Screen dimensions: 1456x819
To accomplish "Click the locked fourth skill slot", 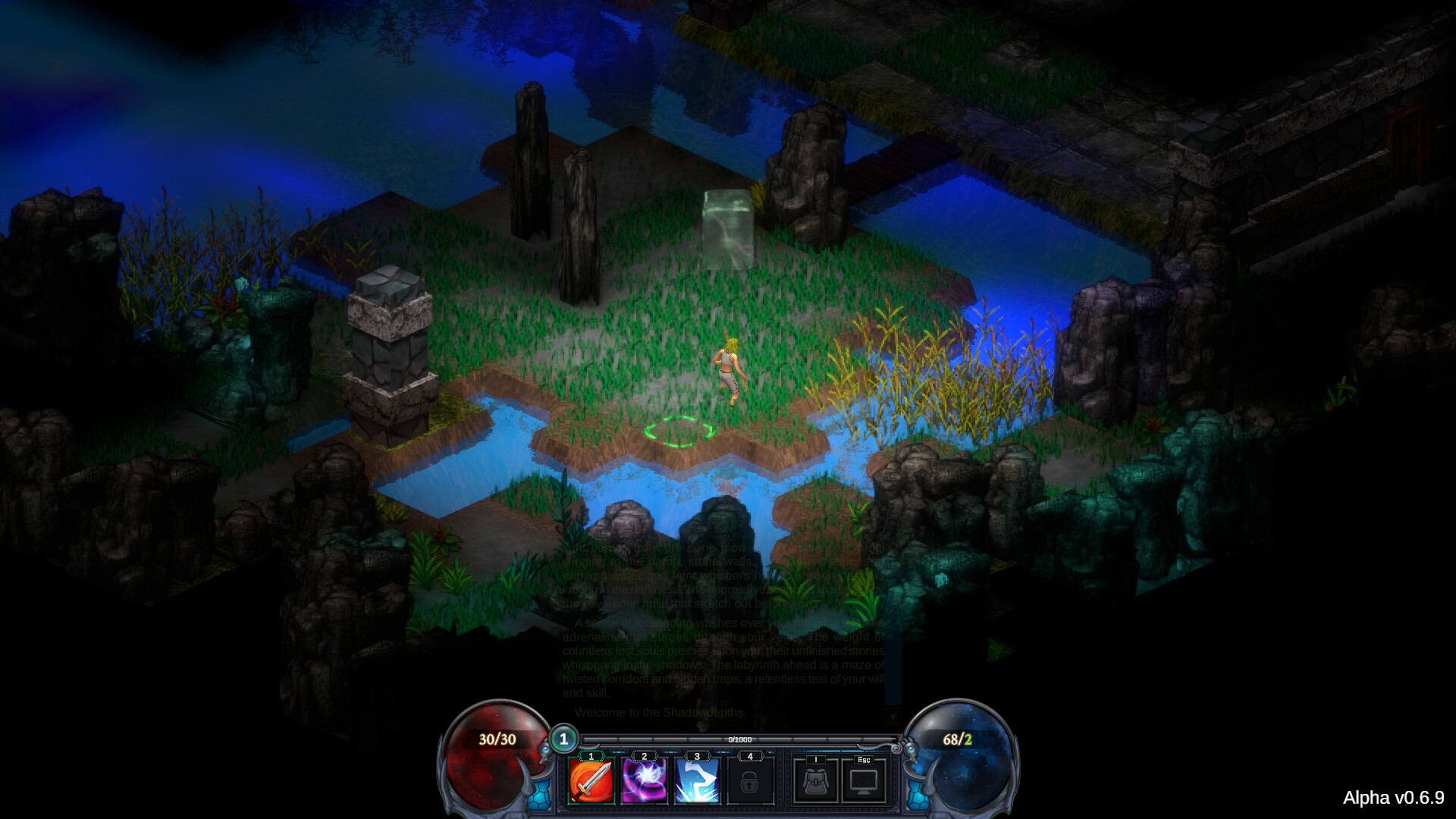I will pyautogui.click(x=749, y=781).
